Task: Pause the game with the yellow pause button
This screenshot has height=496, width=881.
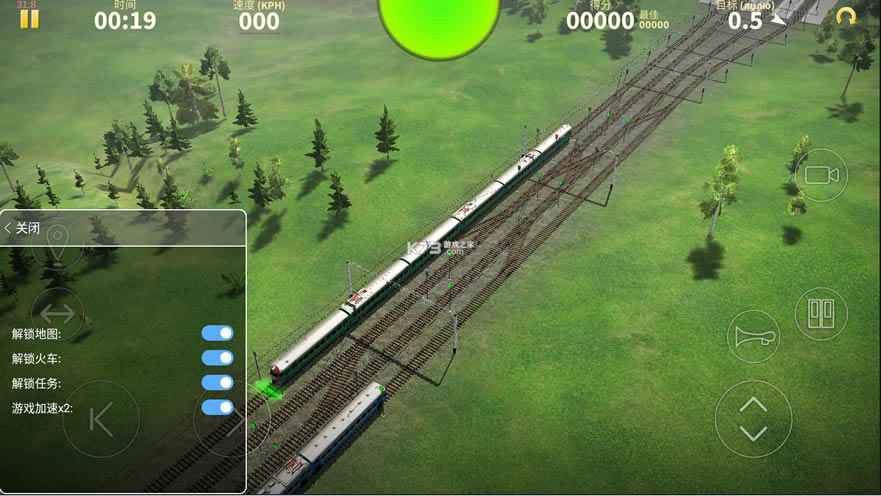Action: pos(29,19)
